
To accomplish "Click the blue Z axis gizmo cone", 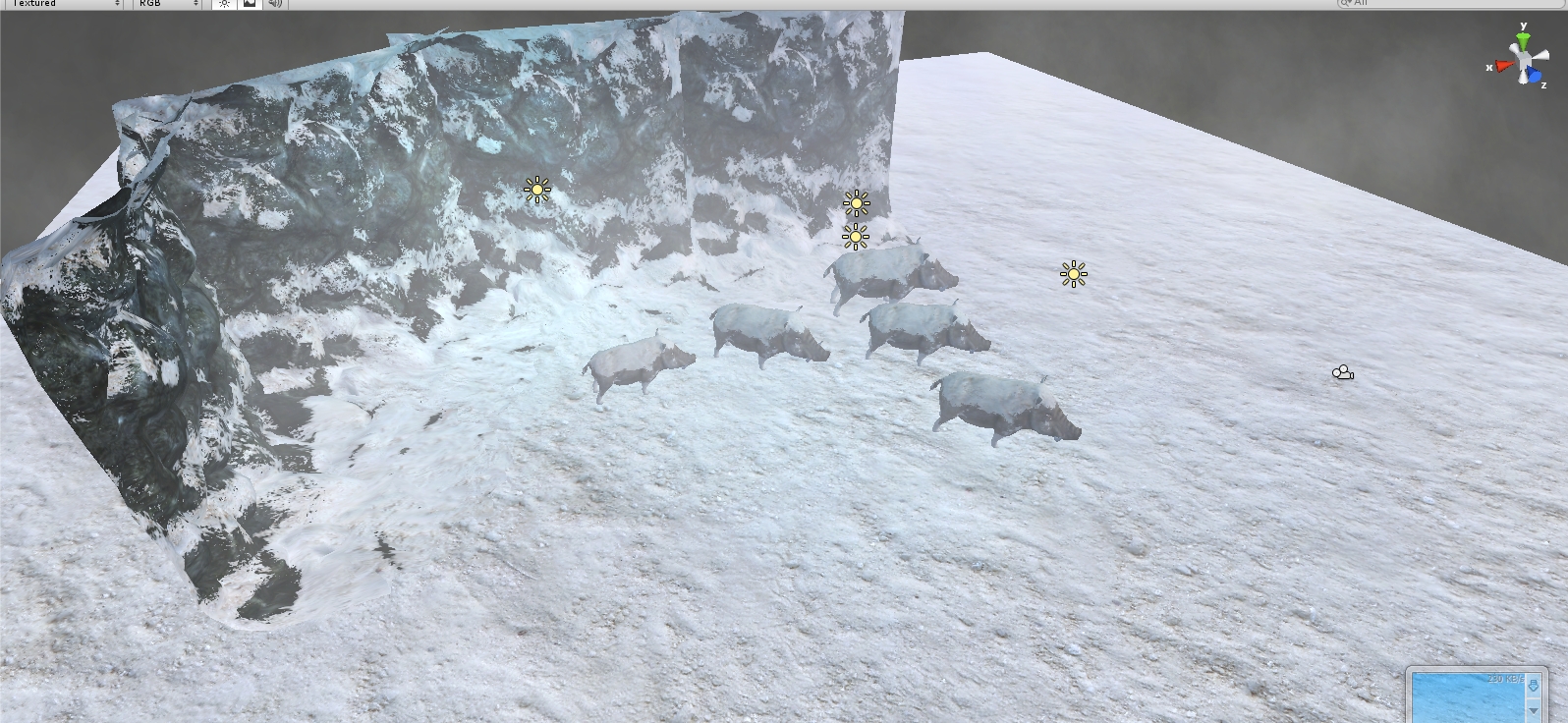I will 1535,76.
